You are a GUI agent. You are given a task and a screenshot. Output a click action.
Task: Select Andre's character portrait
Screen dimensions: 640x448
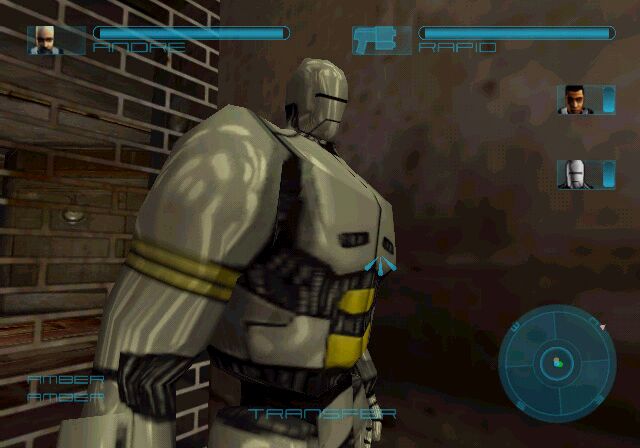[x=42, y=39]
